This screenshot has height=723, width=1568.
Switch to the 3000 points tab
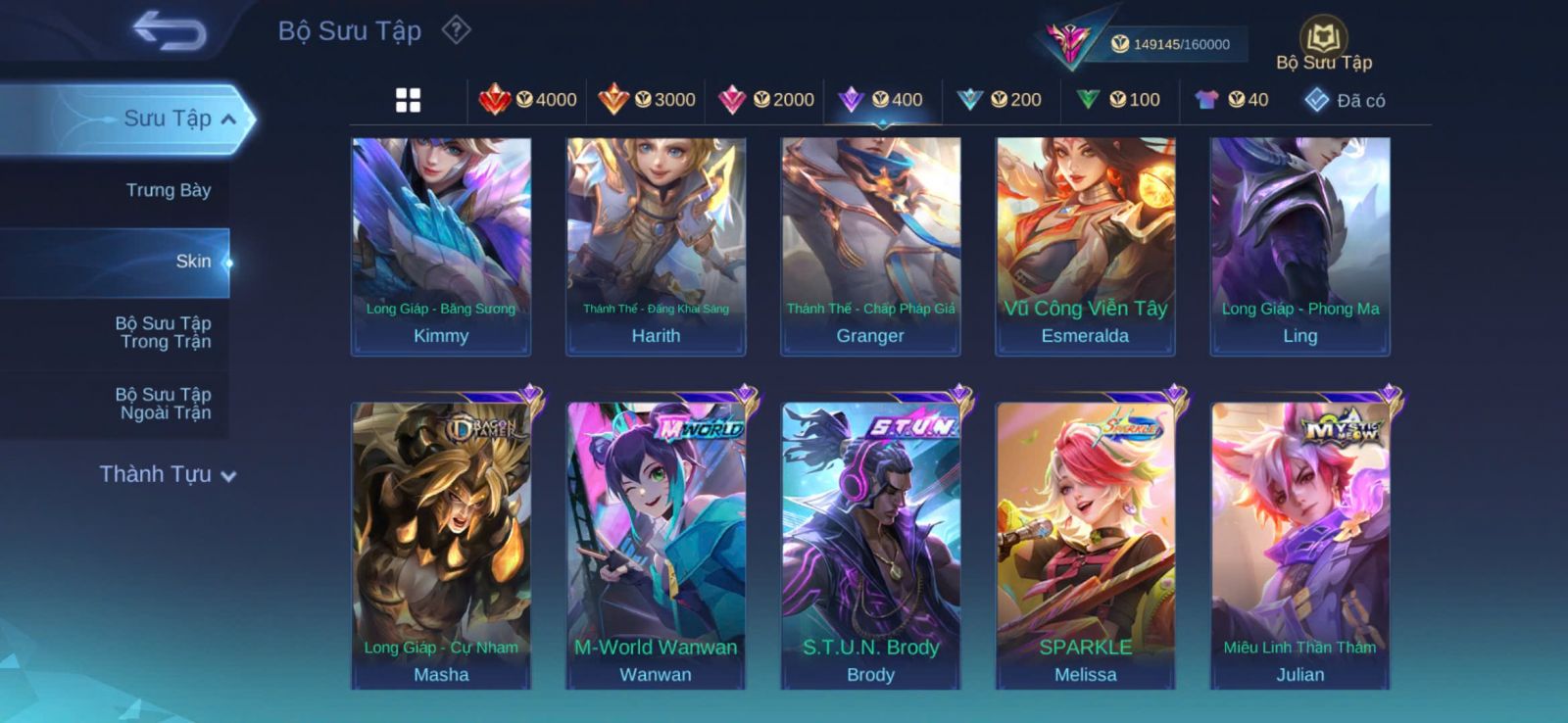(x=647, y=100)
